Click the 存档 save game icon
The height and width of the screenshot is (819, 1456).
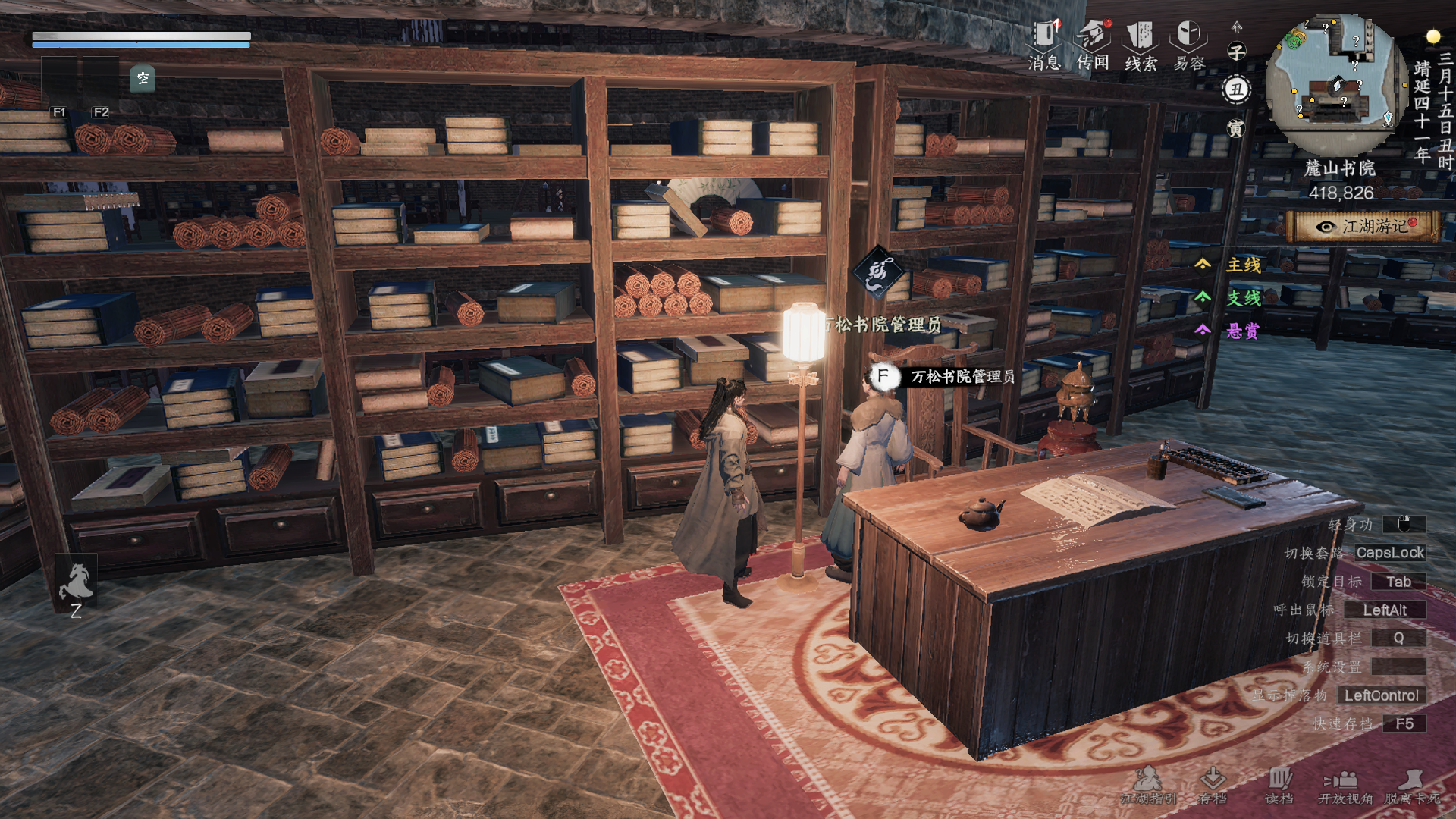1213,784
